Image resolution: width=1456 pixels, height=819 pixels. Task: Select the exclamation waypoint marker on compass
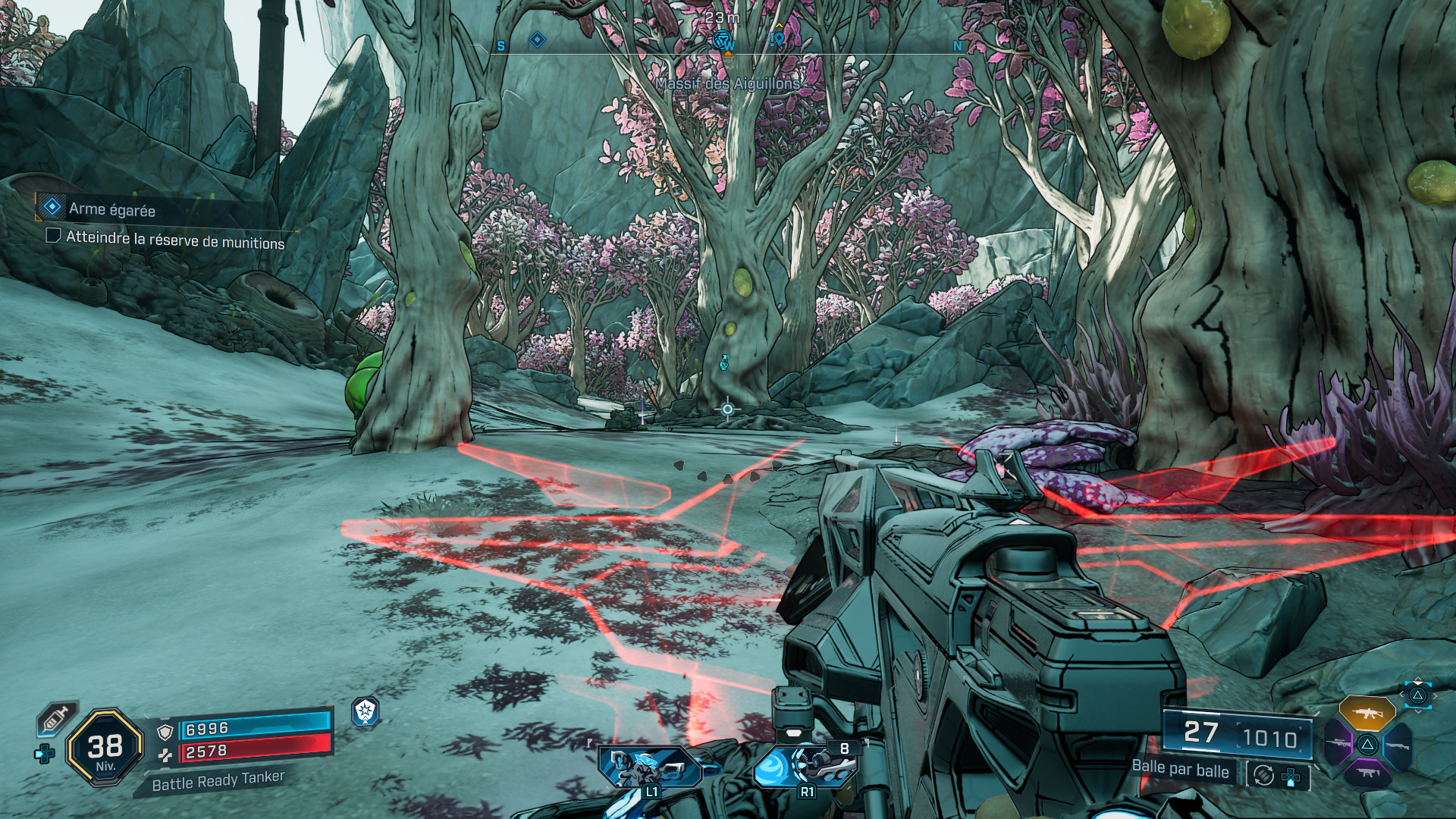click(x=777, y=38)
